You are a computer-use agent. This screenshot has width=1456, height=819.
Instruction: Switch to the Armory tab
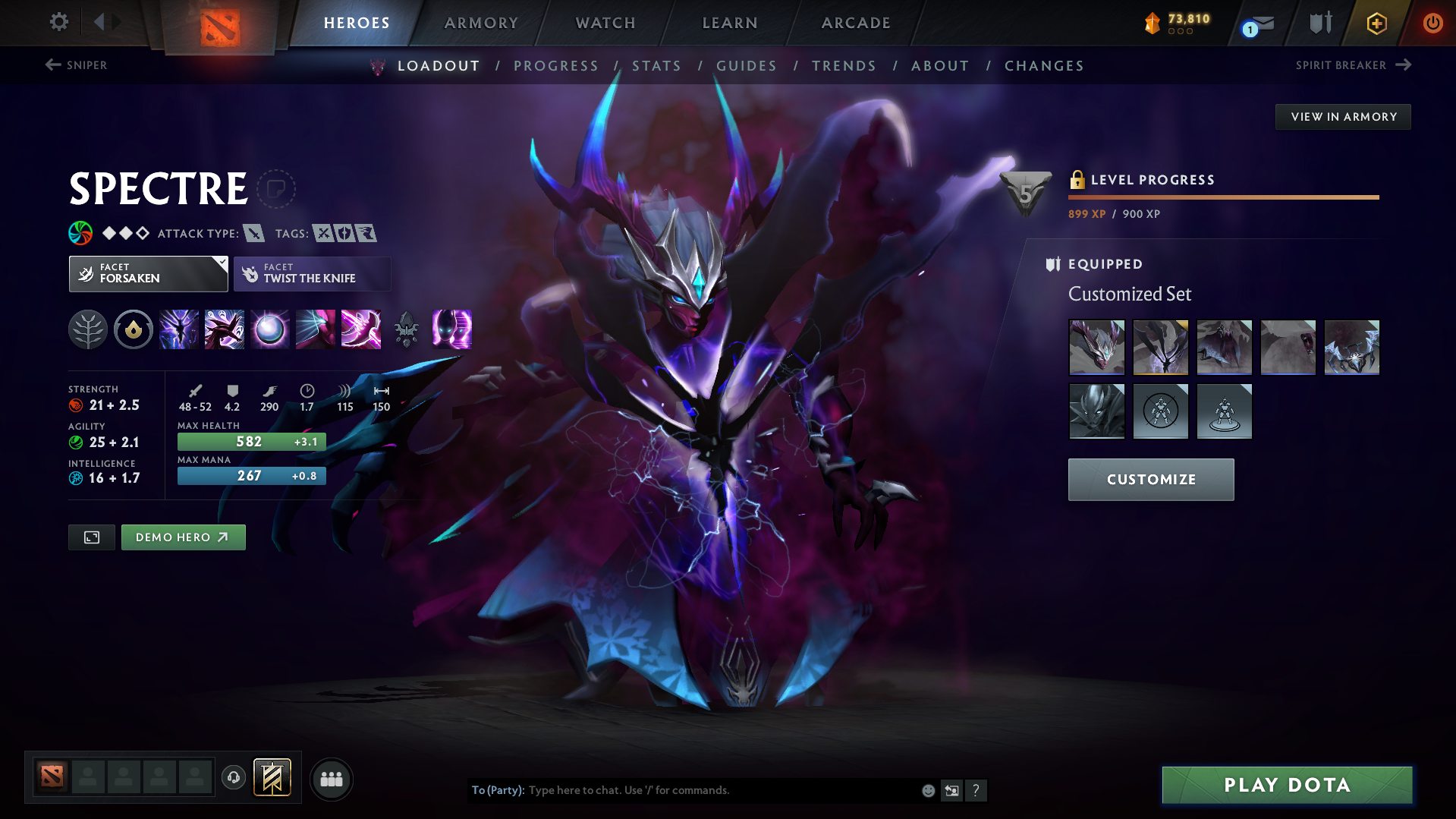click(x=481, y=23)
